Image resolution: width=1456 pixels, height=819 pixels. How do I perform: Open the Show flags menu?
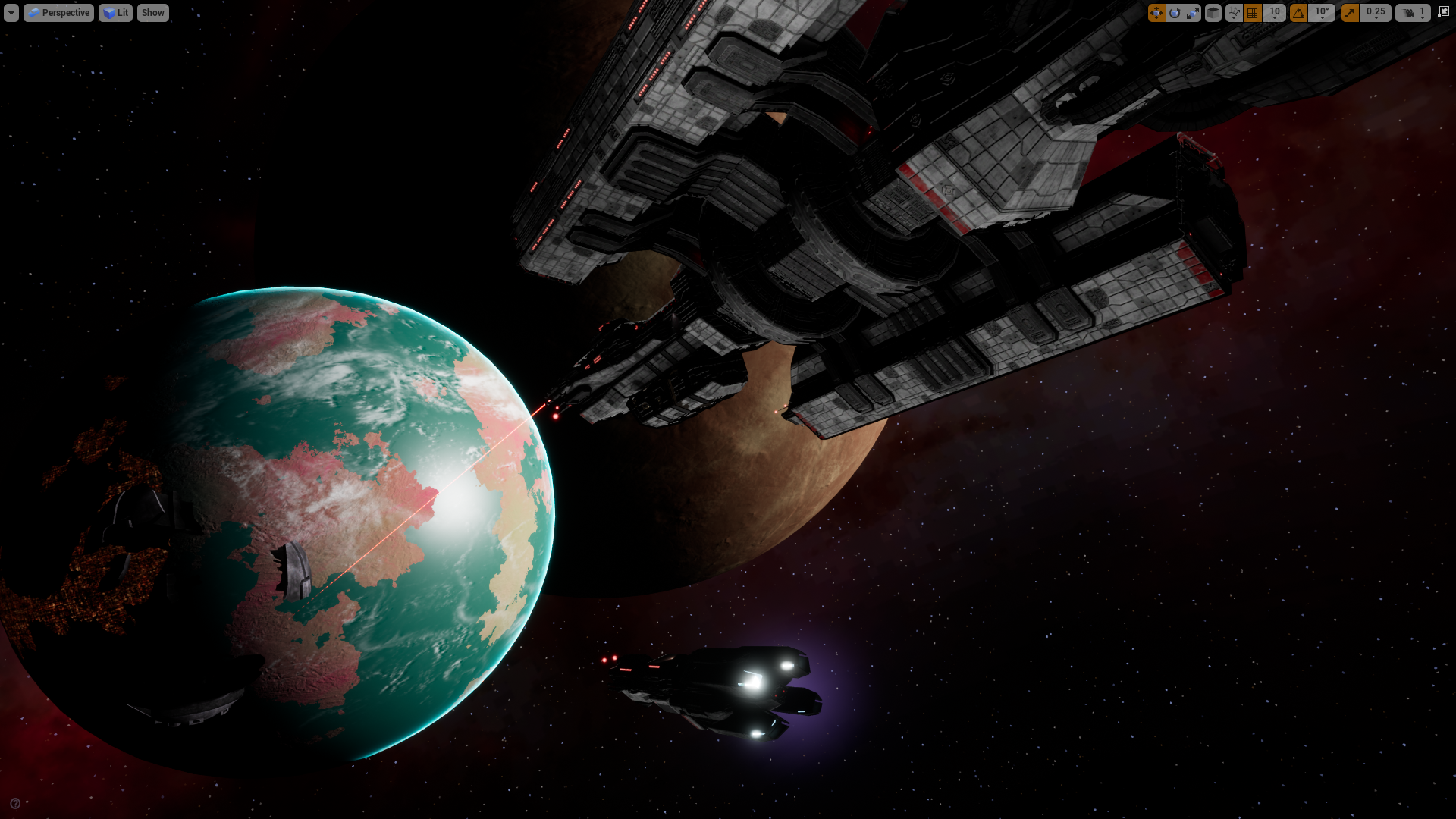click(x=152, y=12)
